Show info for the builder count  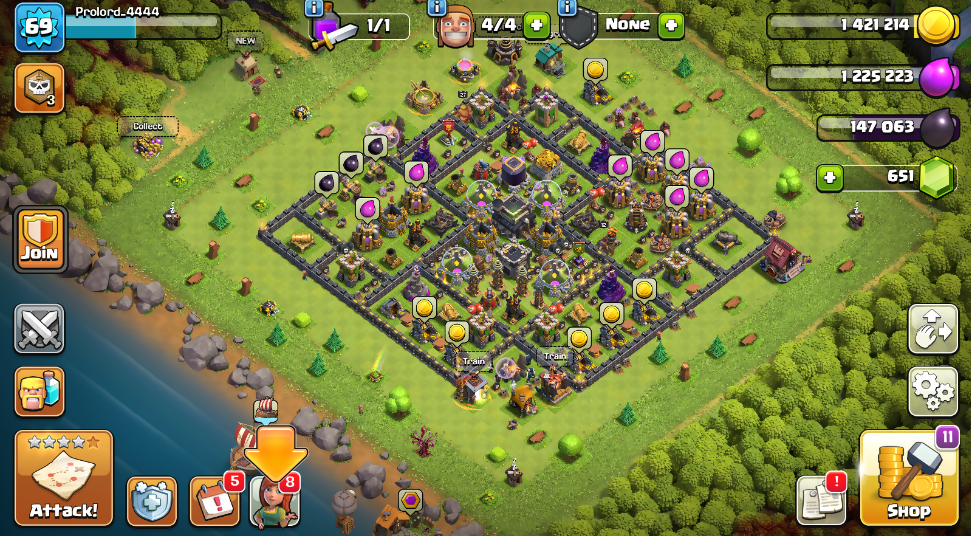coord(437,8)
